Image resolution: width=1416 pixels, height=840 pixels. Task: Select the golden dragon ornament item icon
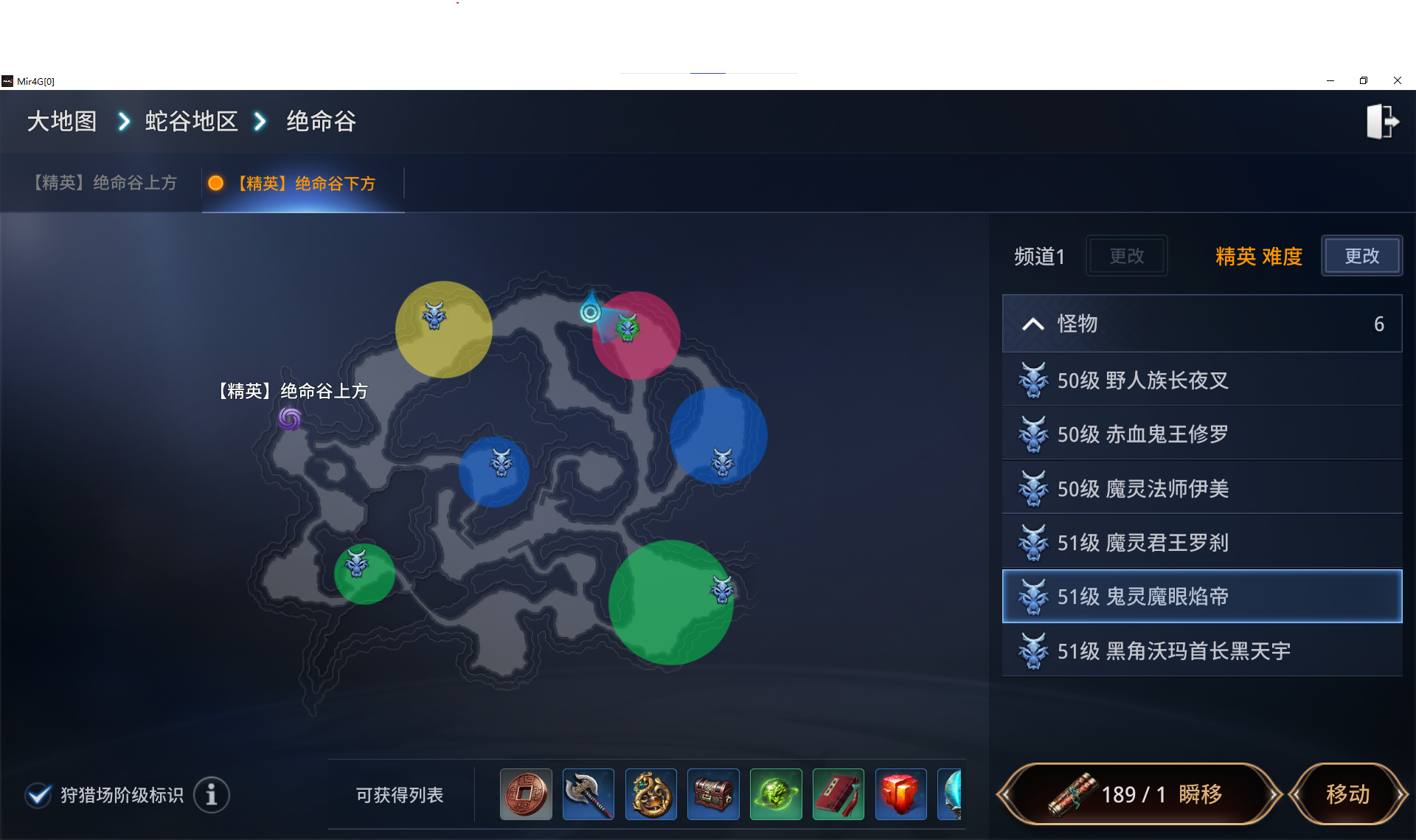(x=650, y=794)
